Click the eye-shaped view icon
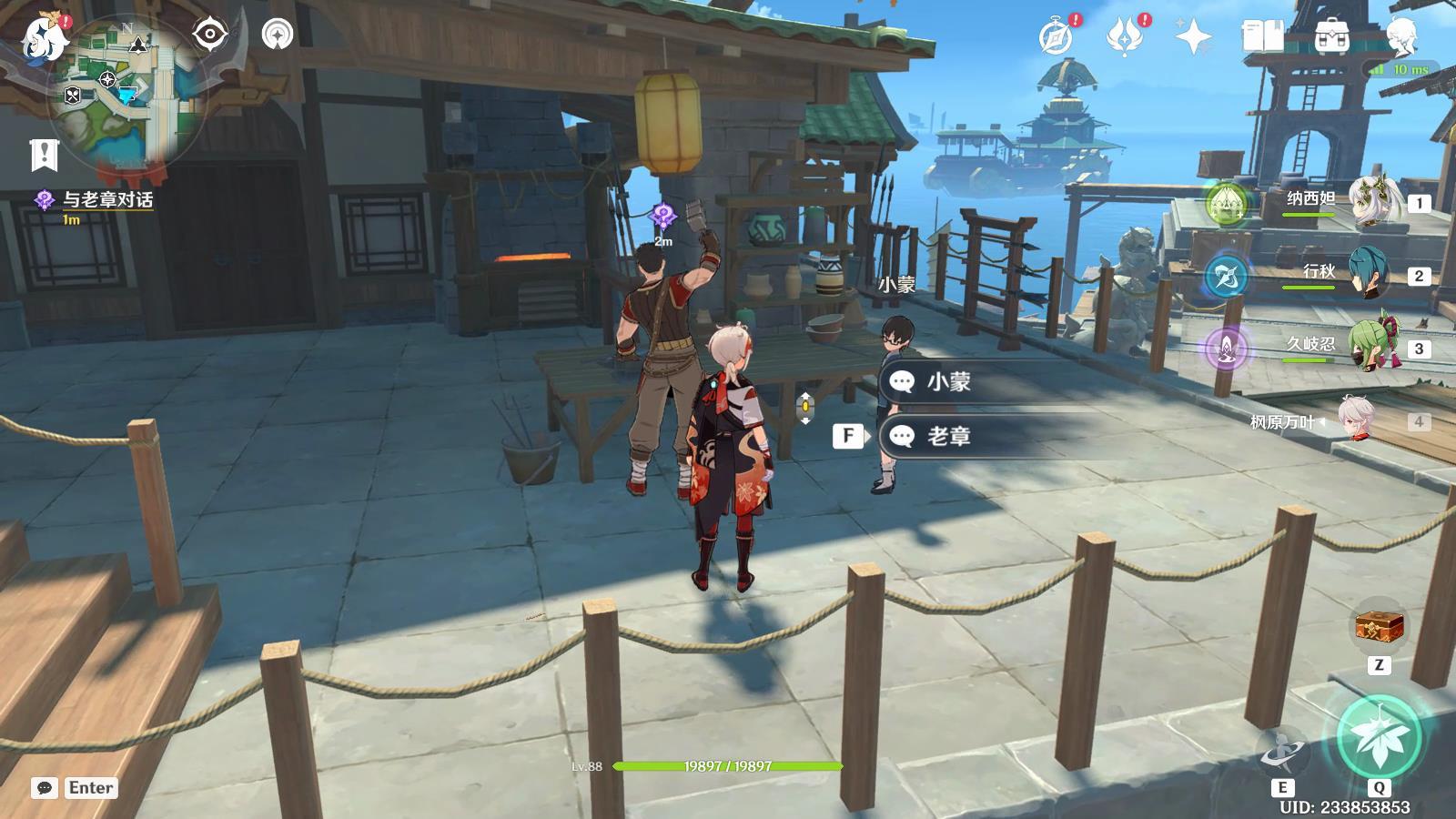The image size is (1456, 819). 210,35
